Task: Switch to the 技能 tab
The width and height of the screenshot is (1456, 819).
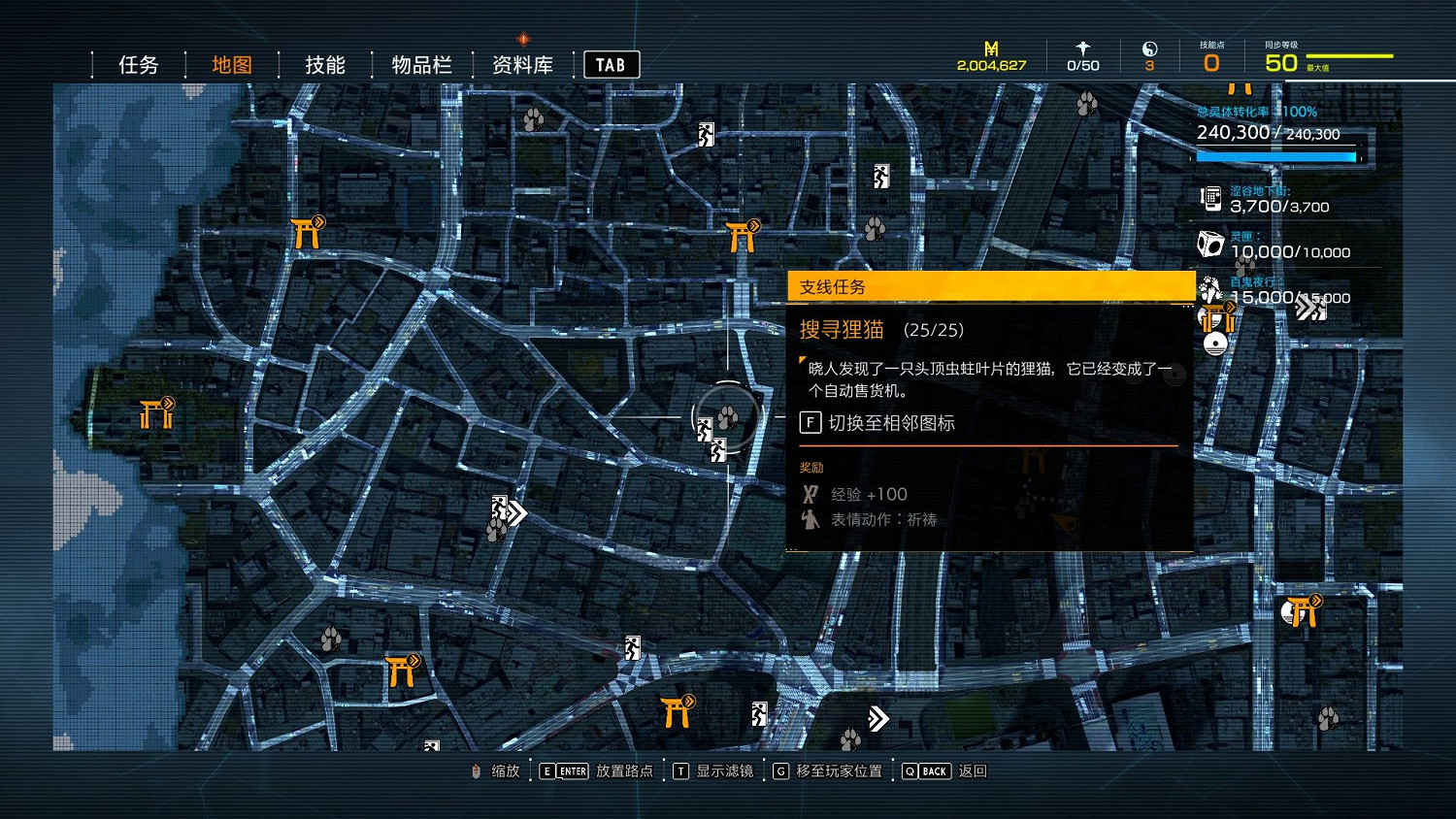Action: click(323, 64)
